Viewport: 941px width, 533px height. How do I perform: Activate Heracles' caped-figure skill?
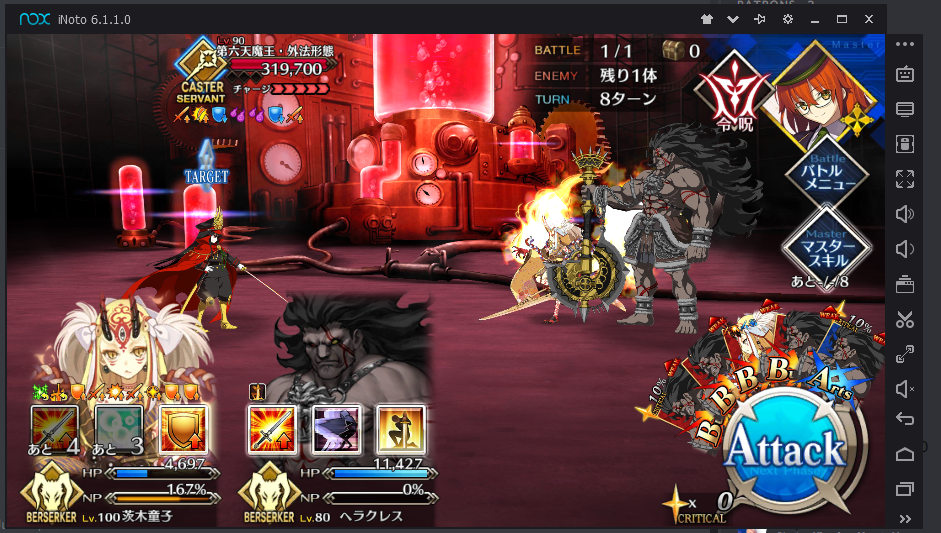tap(336, 428)
